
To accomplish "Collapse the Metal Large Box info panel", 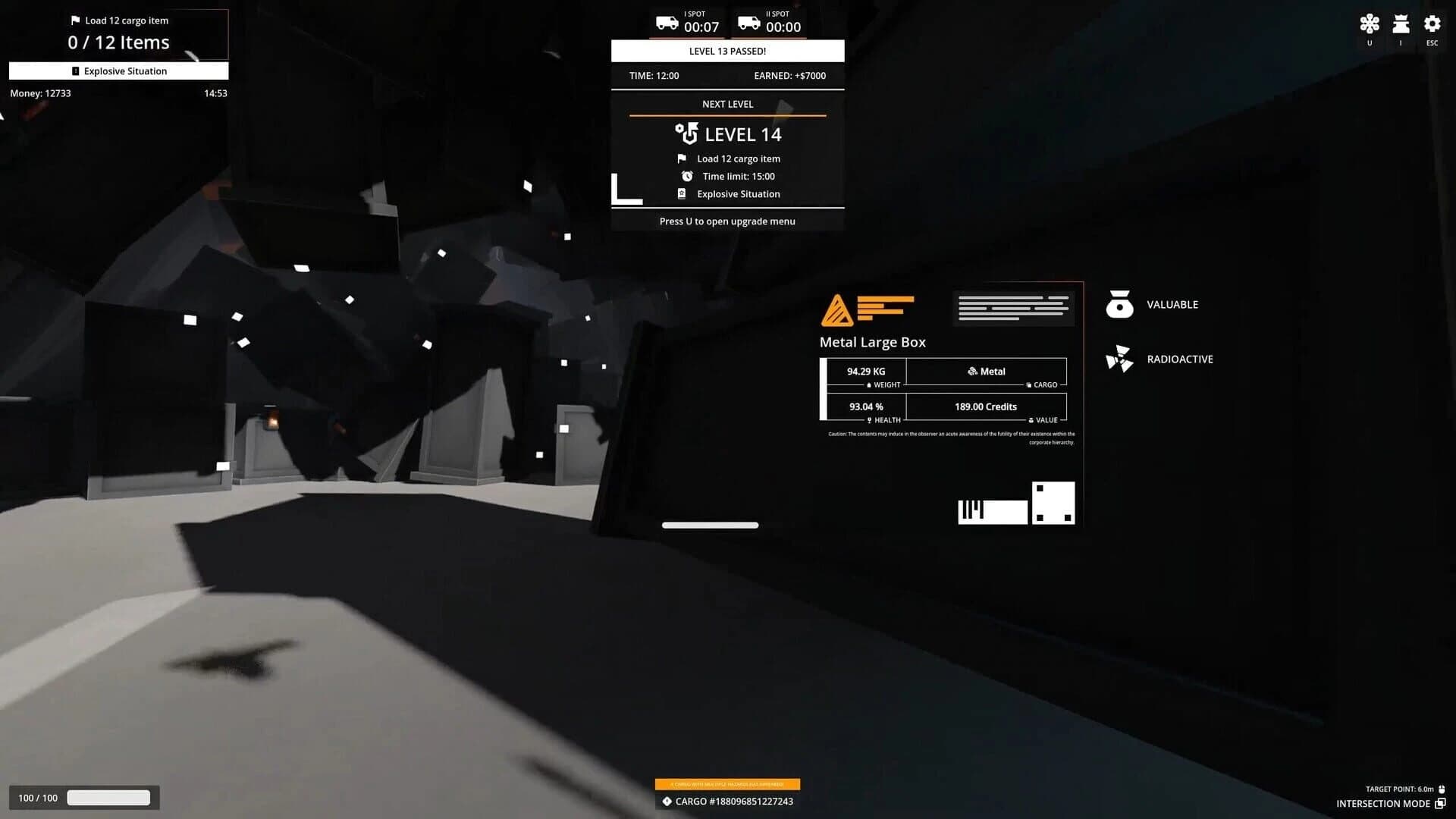I will 872,342.
